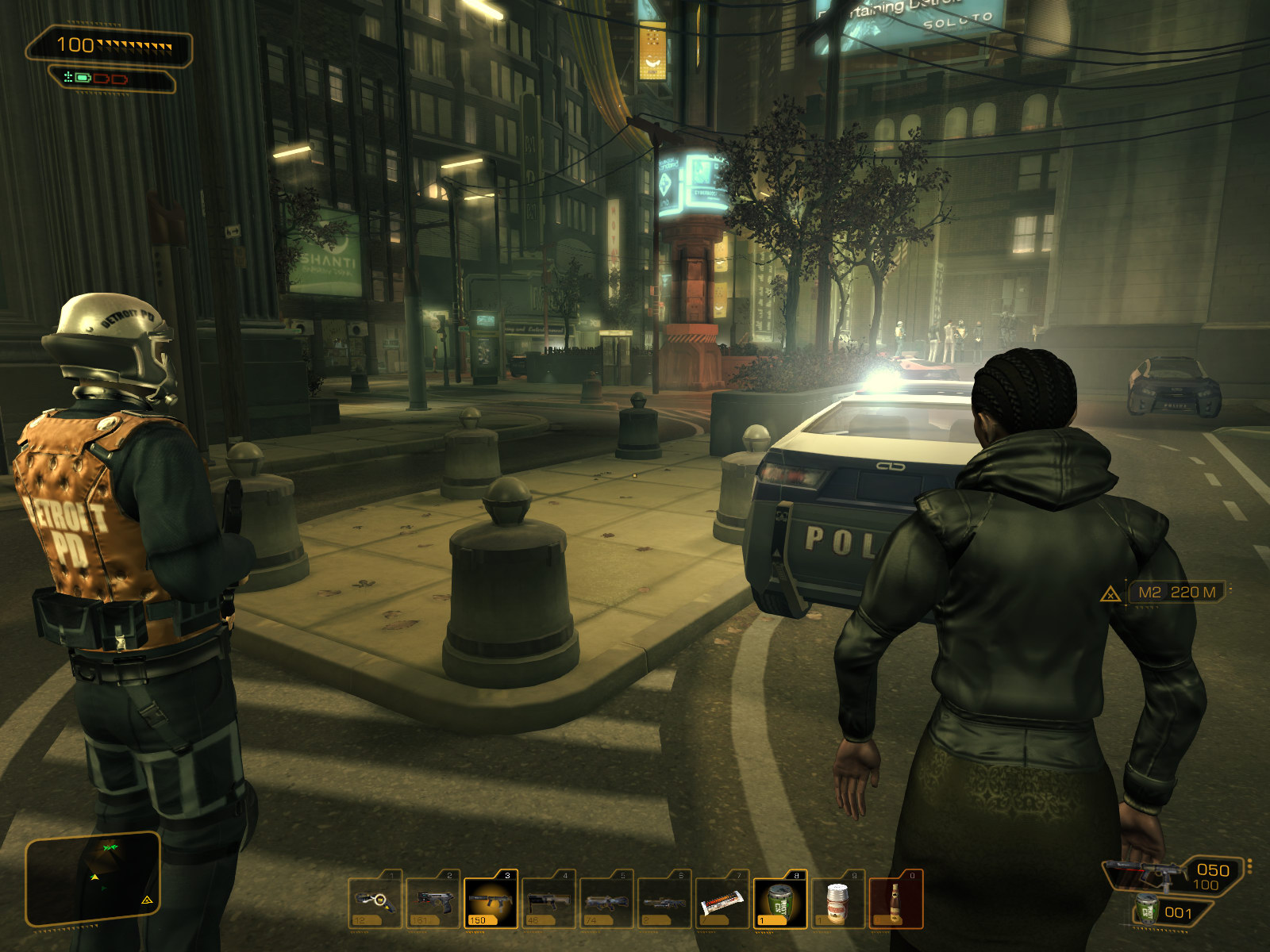The width and height of the screenshot is (1270, 952).
Task: Use the white-capped jar in slot 9
Action: tap(837, 901)
